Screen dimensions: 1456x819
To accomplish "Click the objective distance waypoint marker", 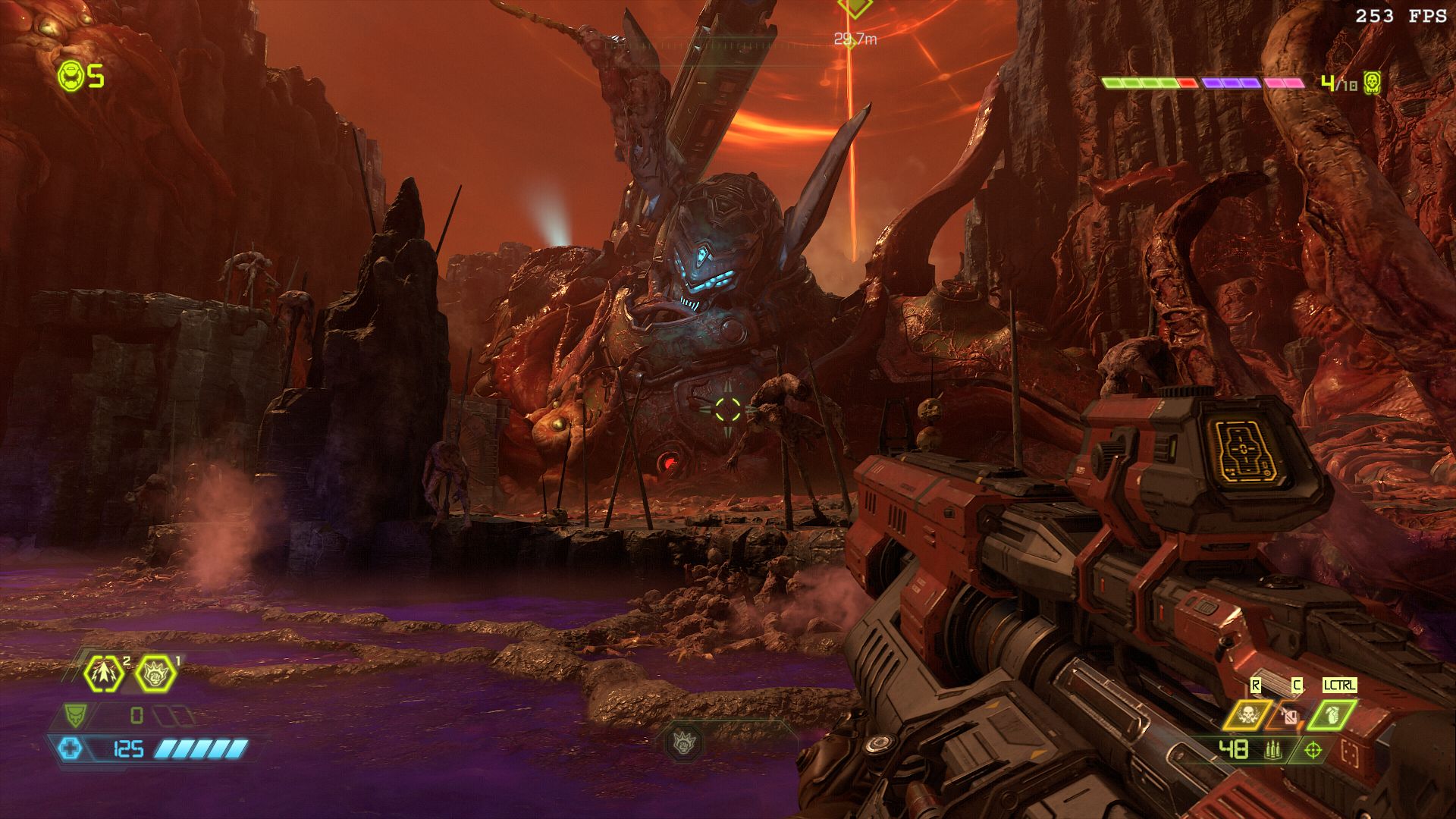I will click(855, 9).
